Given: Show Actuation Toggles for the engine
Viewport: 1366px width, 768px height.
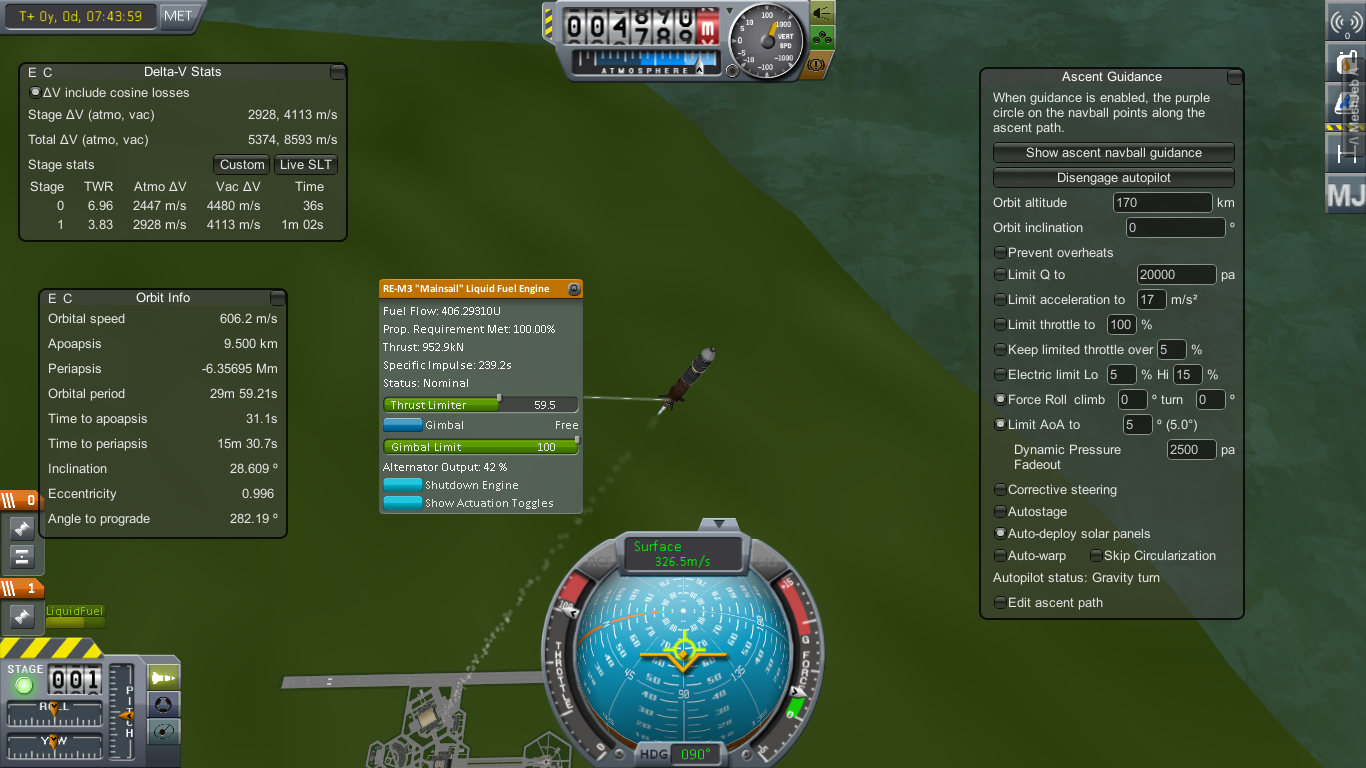Looking at the screenshot, I should (402, 503).
